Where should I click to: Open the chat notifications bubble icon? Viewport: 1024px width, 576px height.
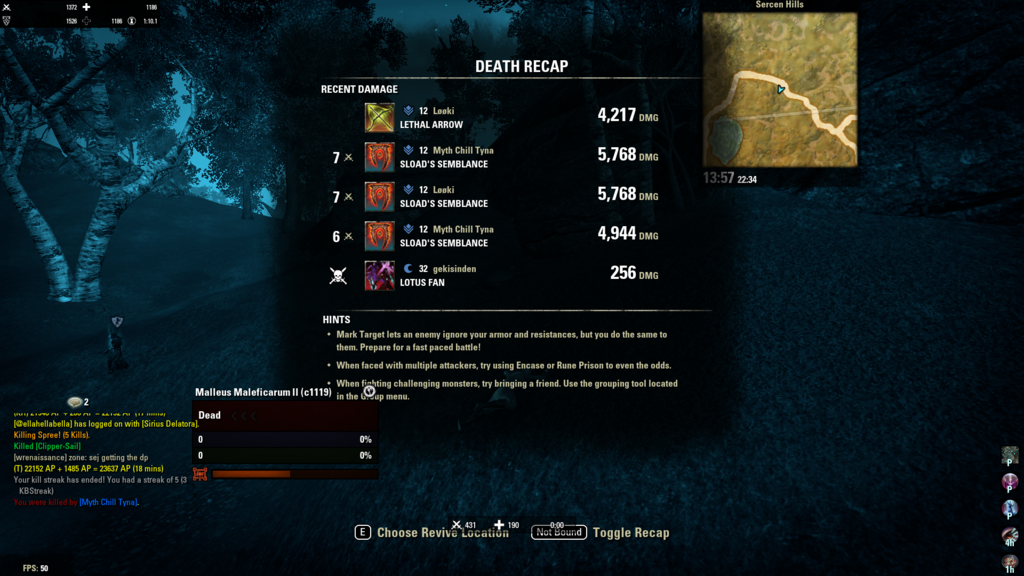coord(75,402)
